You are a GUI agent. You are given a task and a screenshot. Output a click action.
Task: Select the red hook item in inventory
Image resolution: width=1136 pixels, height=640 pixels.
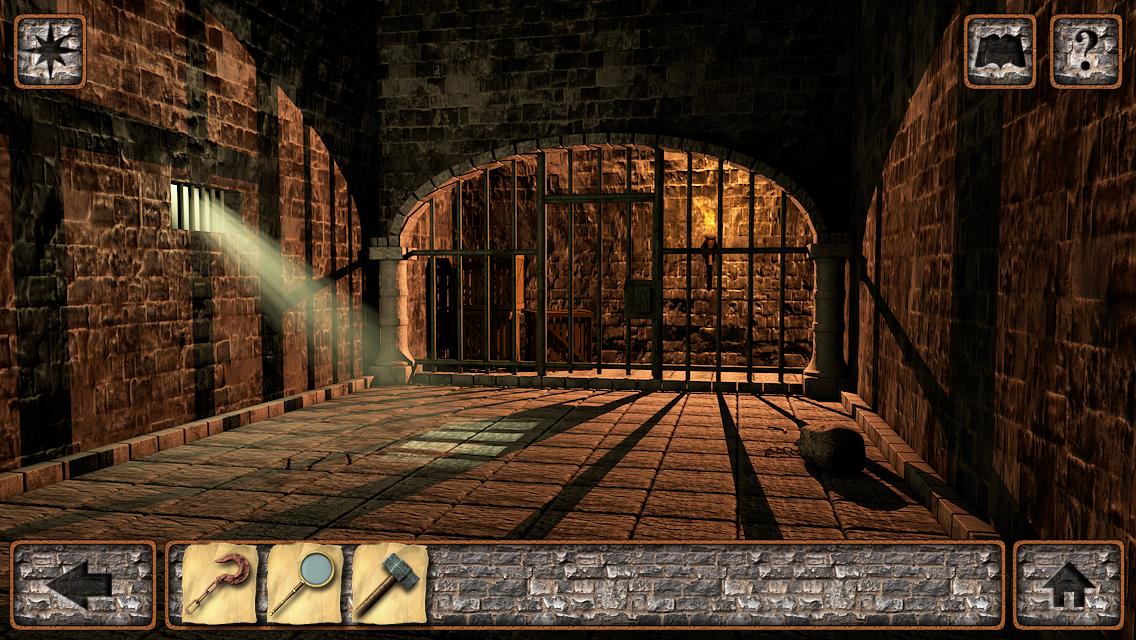[x=220, y=585]
